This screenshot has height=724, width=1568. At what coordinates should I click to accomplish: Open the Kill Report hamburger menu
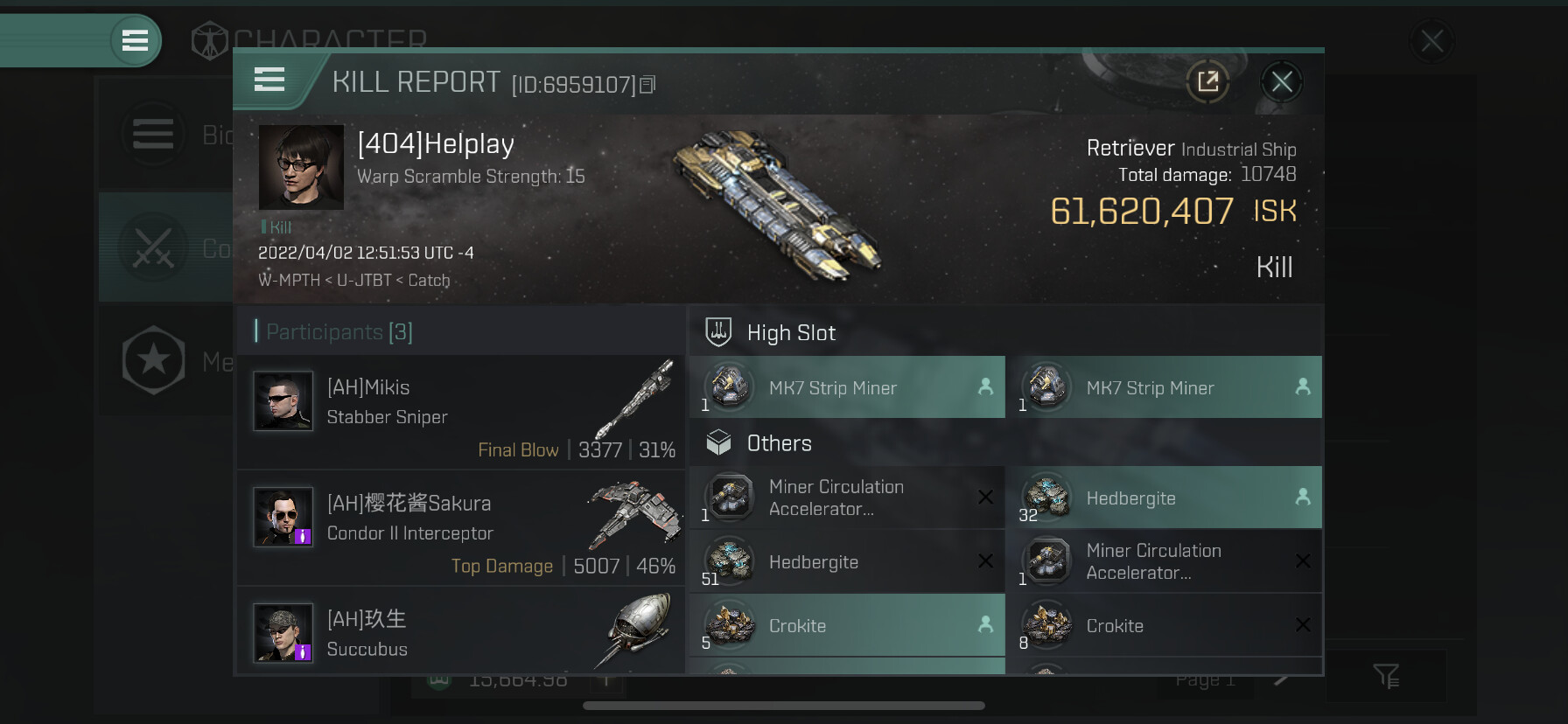(x=269, y=80)
